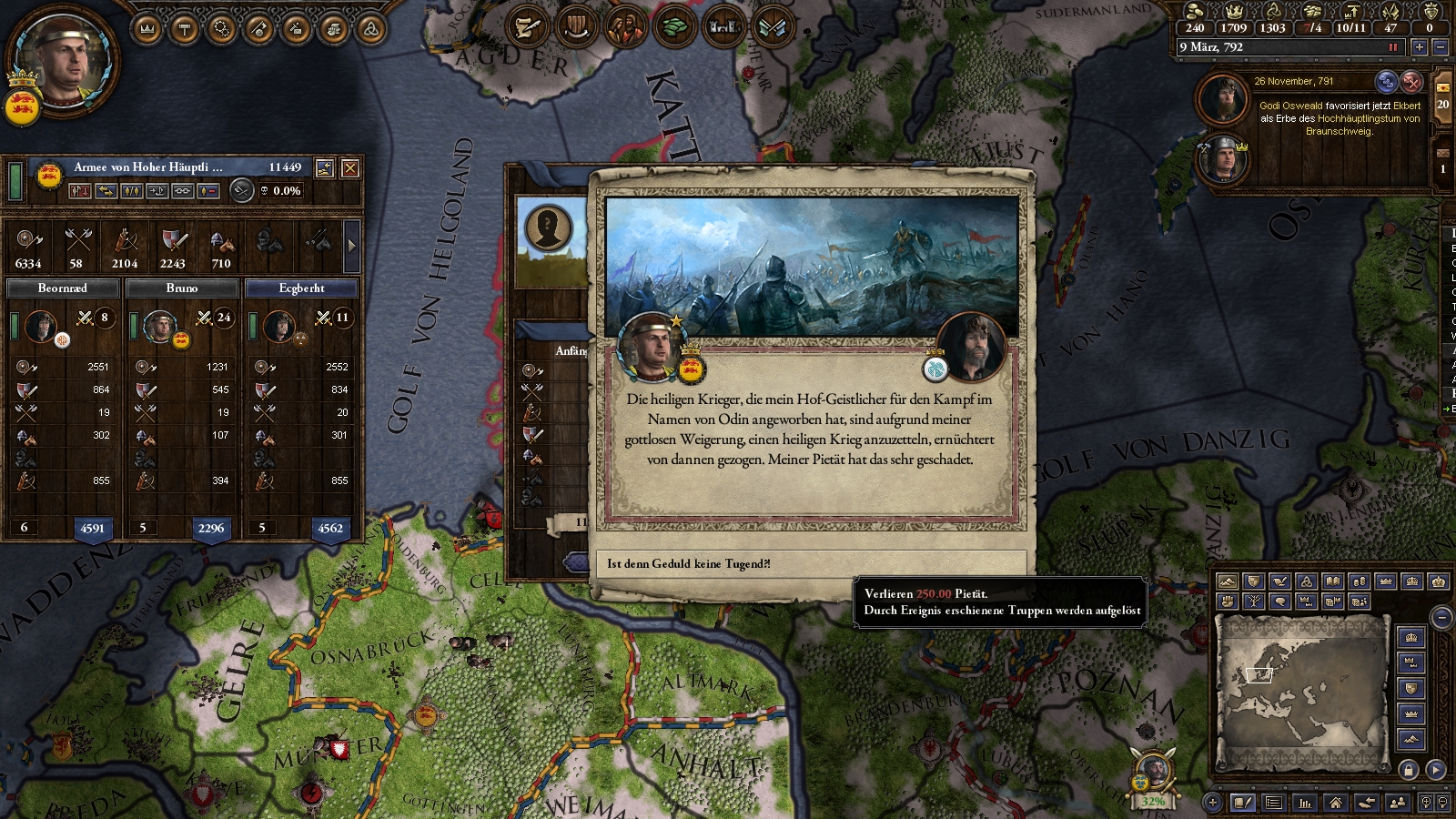Dismiss the Godi Osweald message with red X
This screenshot has width=1456, height=819.
pos(1411,82)
